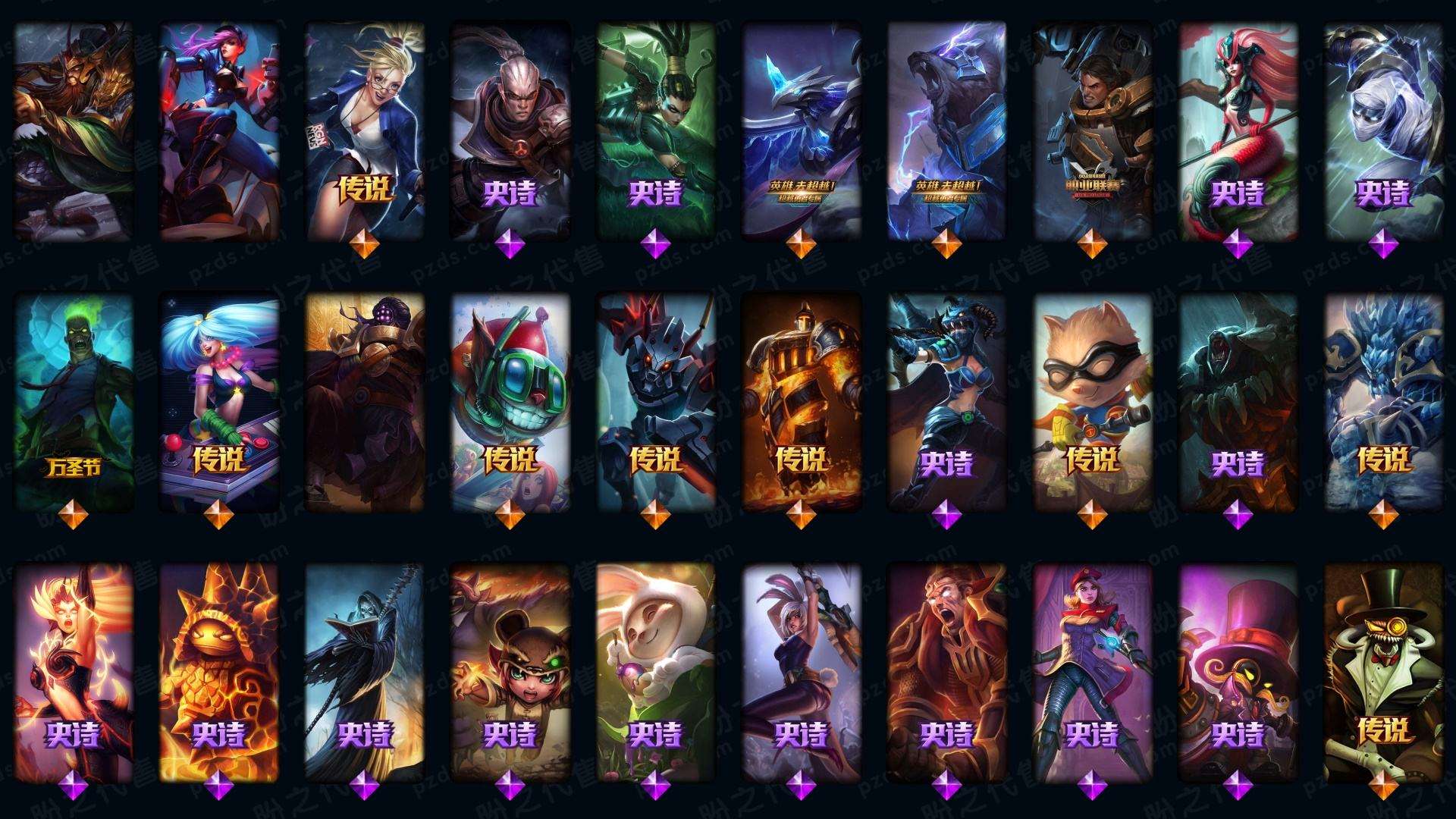Select the Koi Nami mermaid skin card
This screenshot has height=819, width=1456.
pos(1238,129)
